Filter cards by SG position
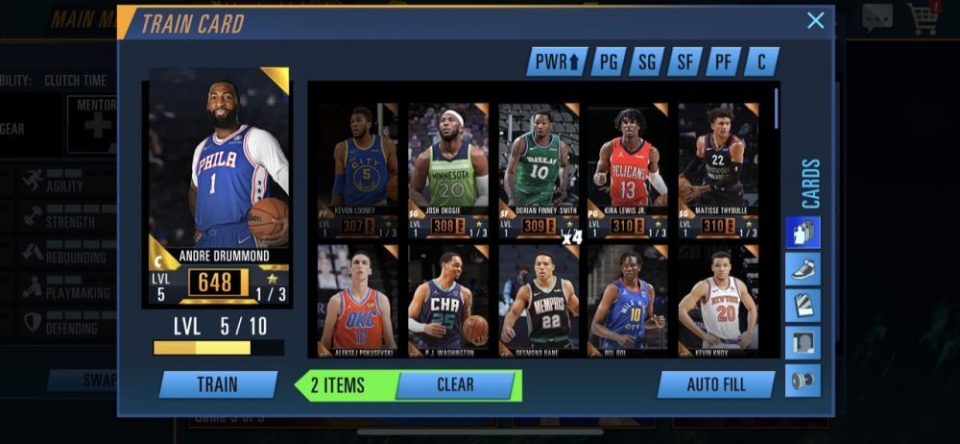 click(646, 62)
